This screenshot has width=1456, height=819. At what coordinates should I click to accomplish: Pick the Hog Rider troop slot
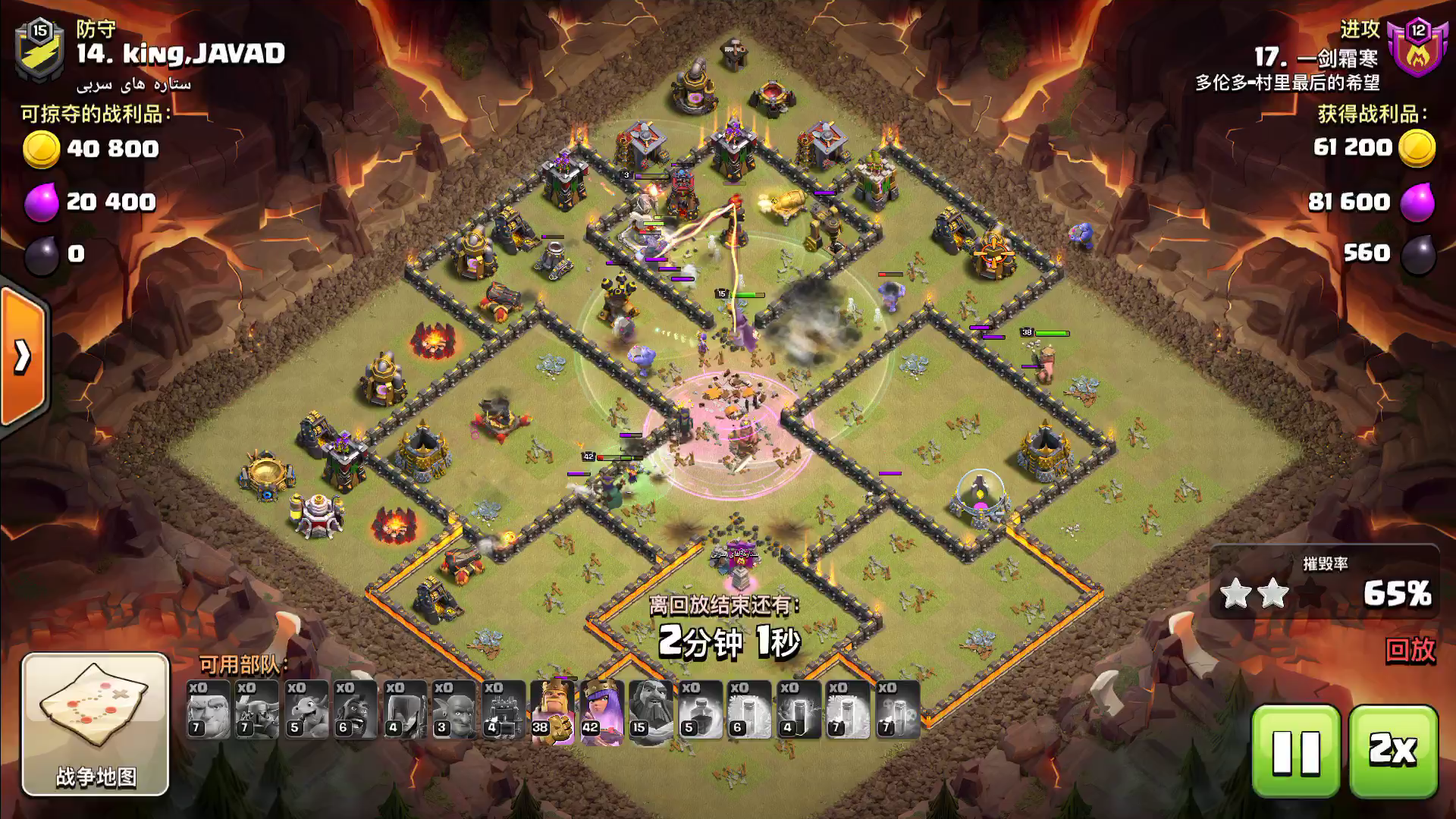click(x=355, y=710)
